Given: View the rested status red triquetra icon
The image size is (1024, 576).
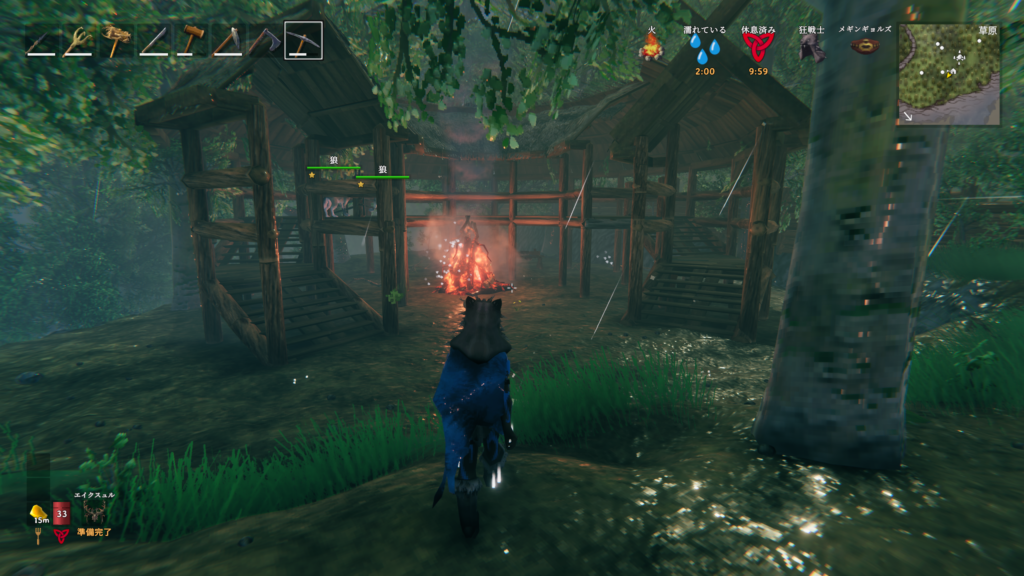Looking at the screenshot, I should point(758,48).
